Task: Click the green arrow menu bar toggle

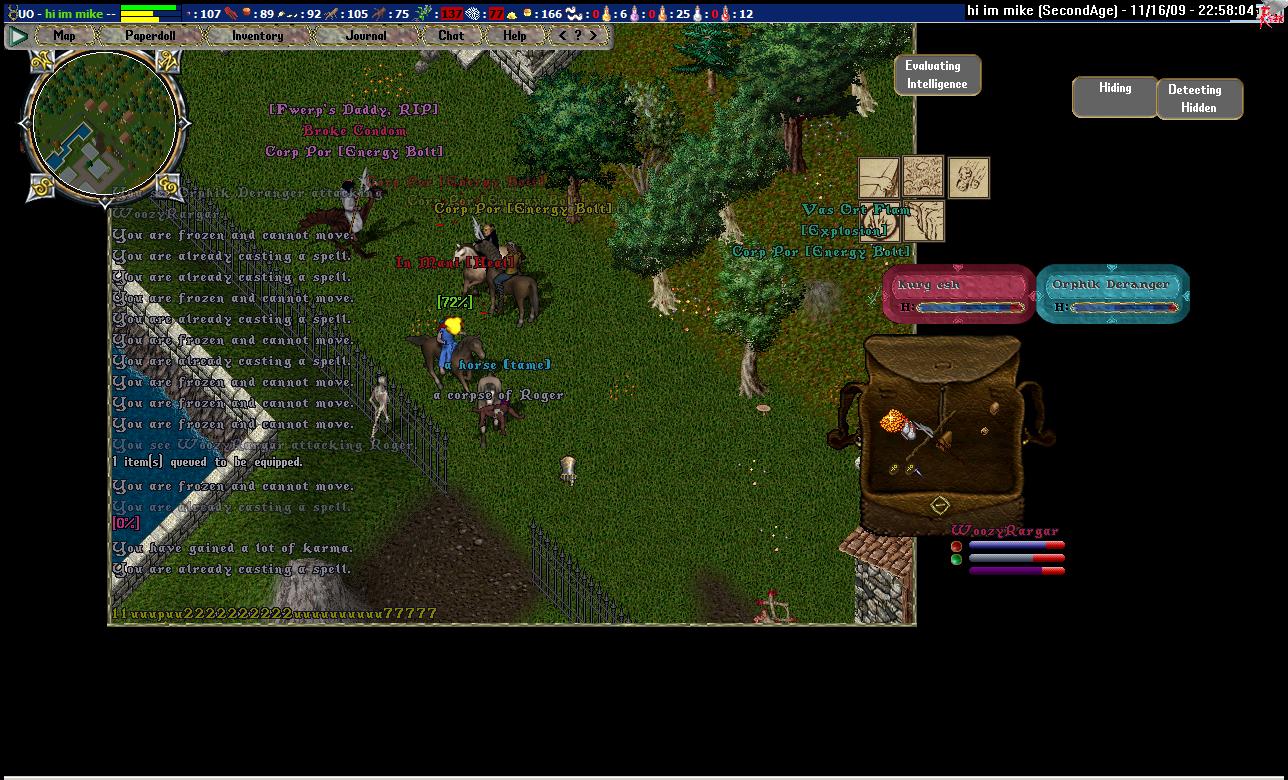Action: point(18,36)
